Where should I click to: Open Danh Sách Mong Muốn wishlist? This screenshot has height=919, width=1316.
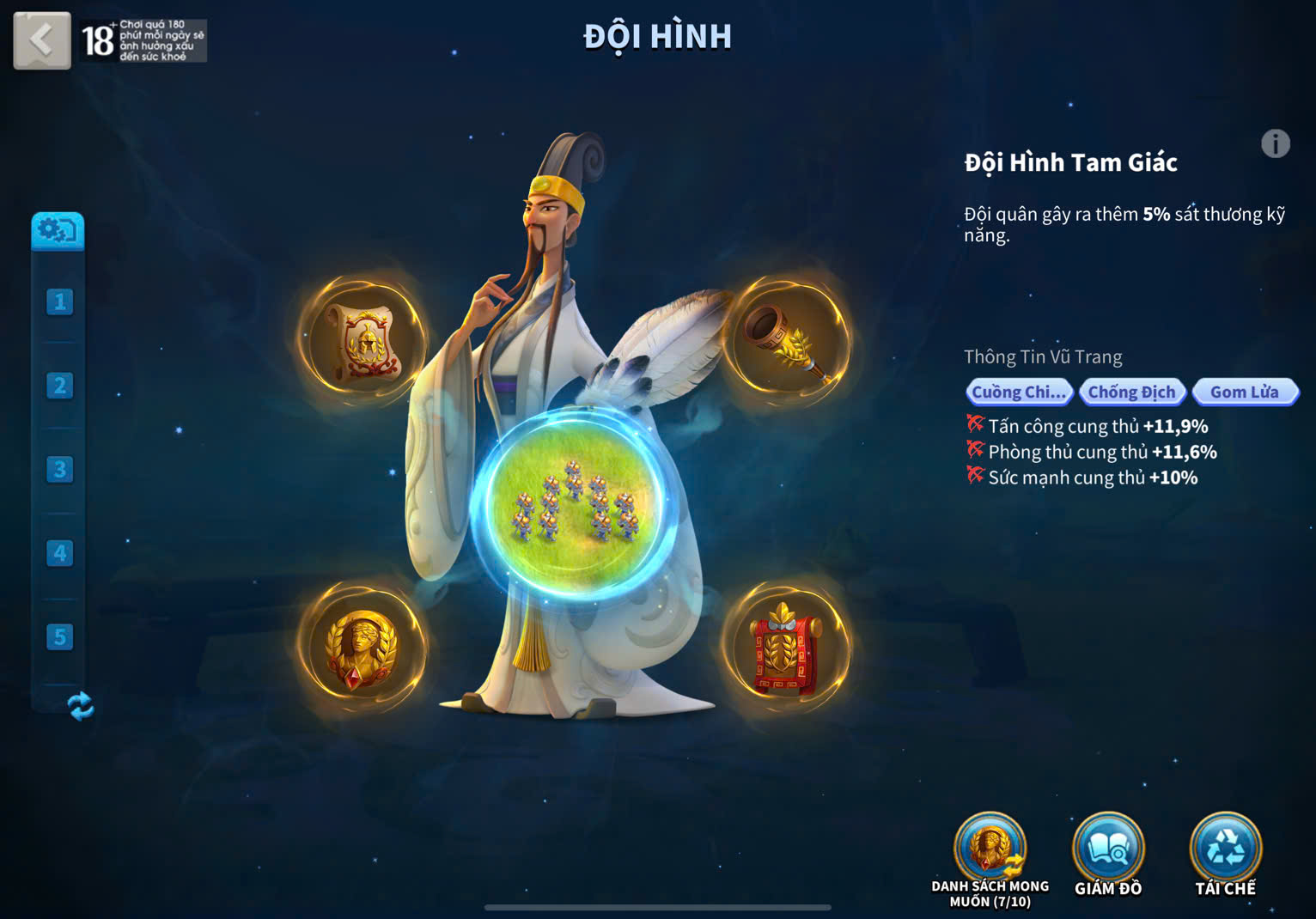coord(990,850)
